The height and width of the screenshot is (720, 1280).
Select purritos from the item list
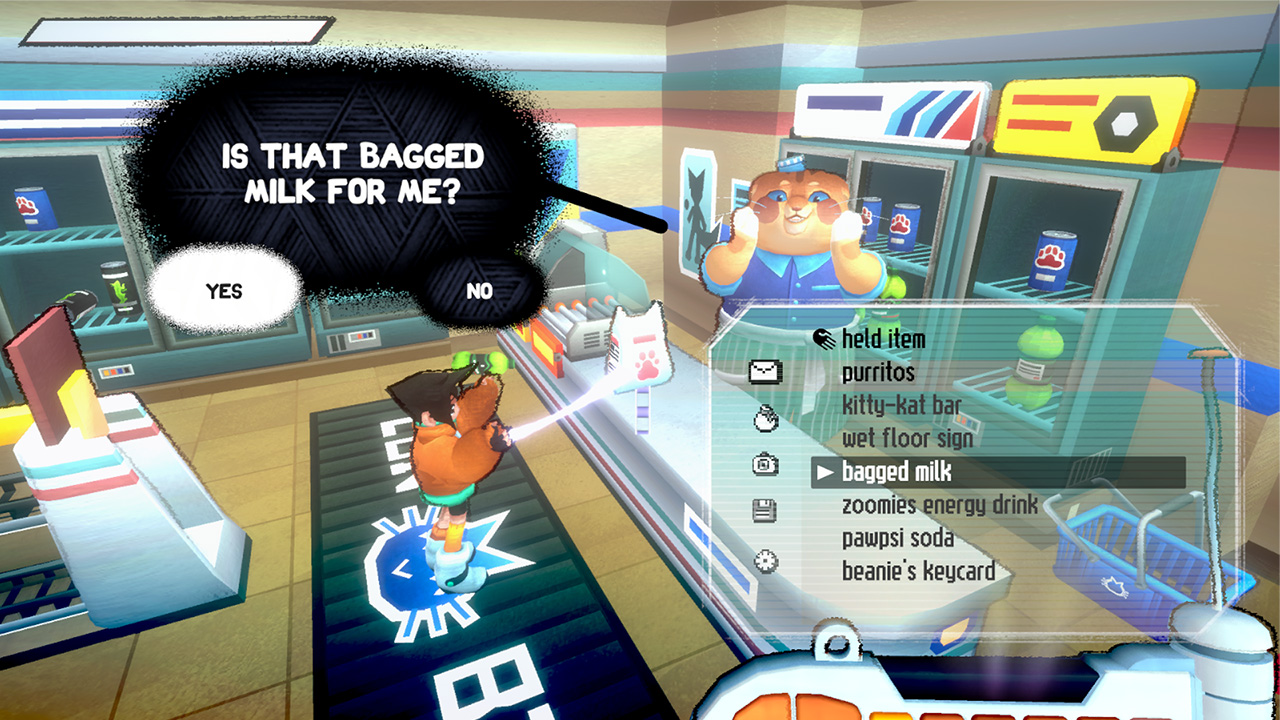pyautogui.click(x=876, y=373)
